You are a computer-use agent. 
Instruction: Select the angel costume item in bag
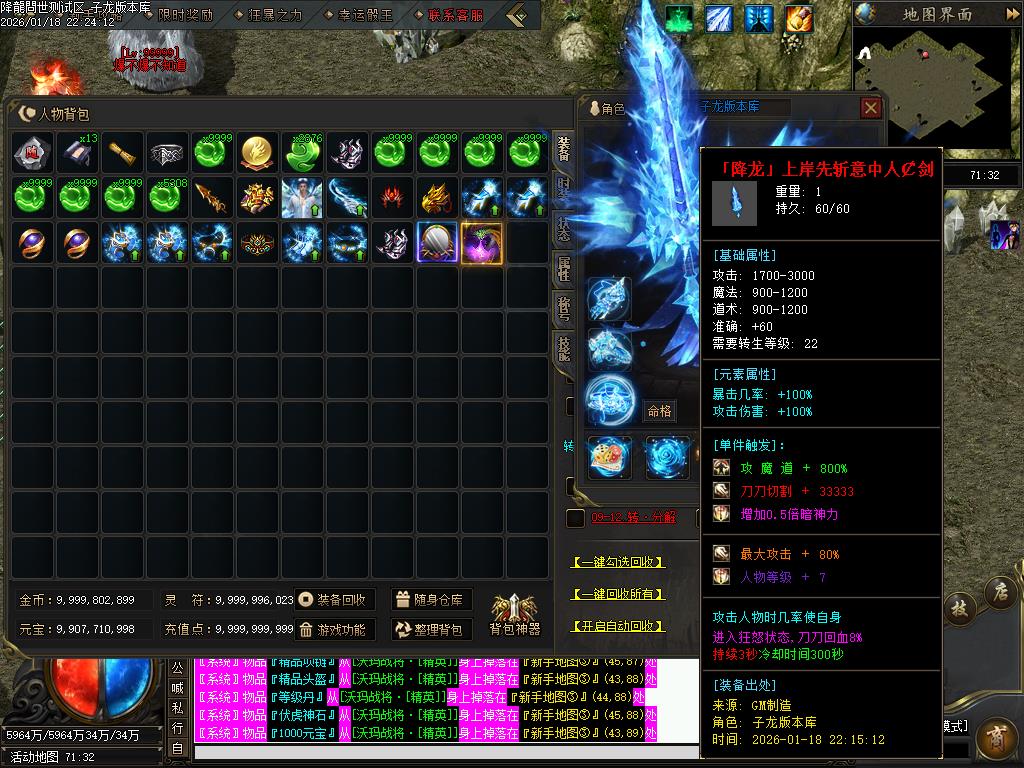[x=301, y=198]
